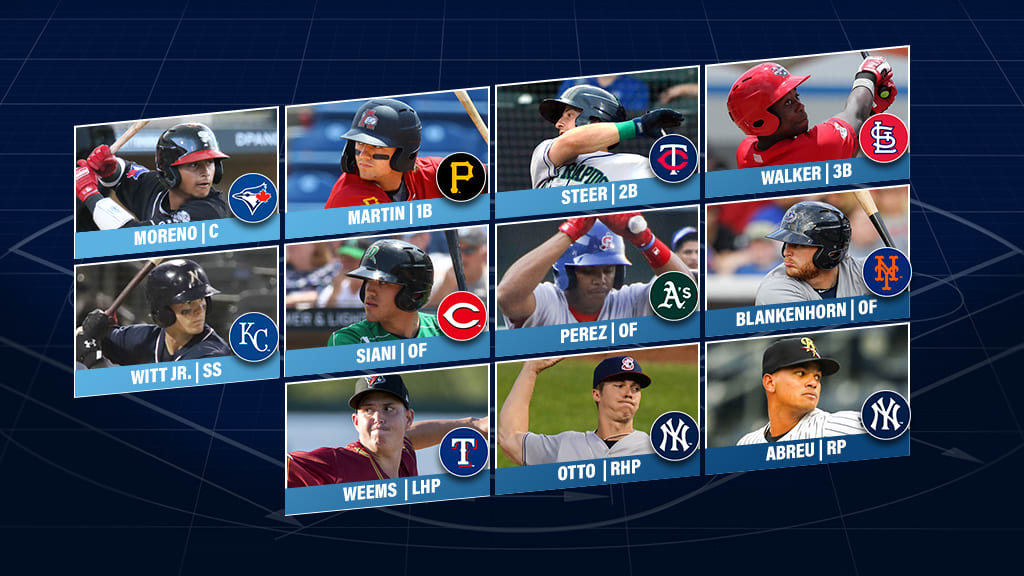The height and width of the screenshot is (576, 1024).
Task: Pick the Witt Jr. shortstop card
Action: coord(176,320)
